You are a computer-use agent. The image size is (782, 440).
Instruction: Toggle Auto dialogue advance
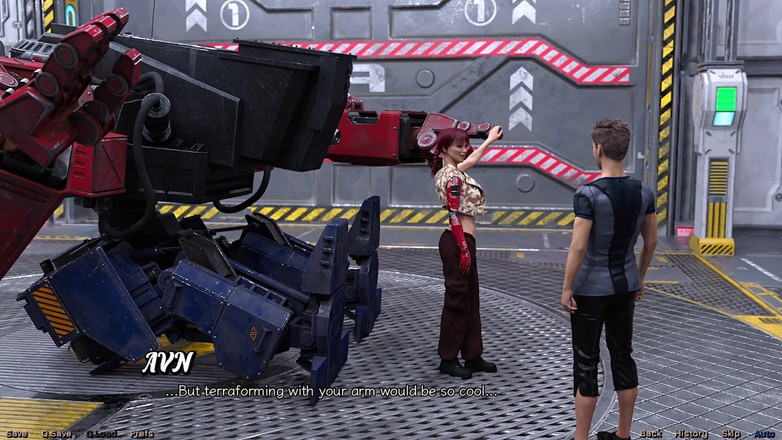coord(765,434)
